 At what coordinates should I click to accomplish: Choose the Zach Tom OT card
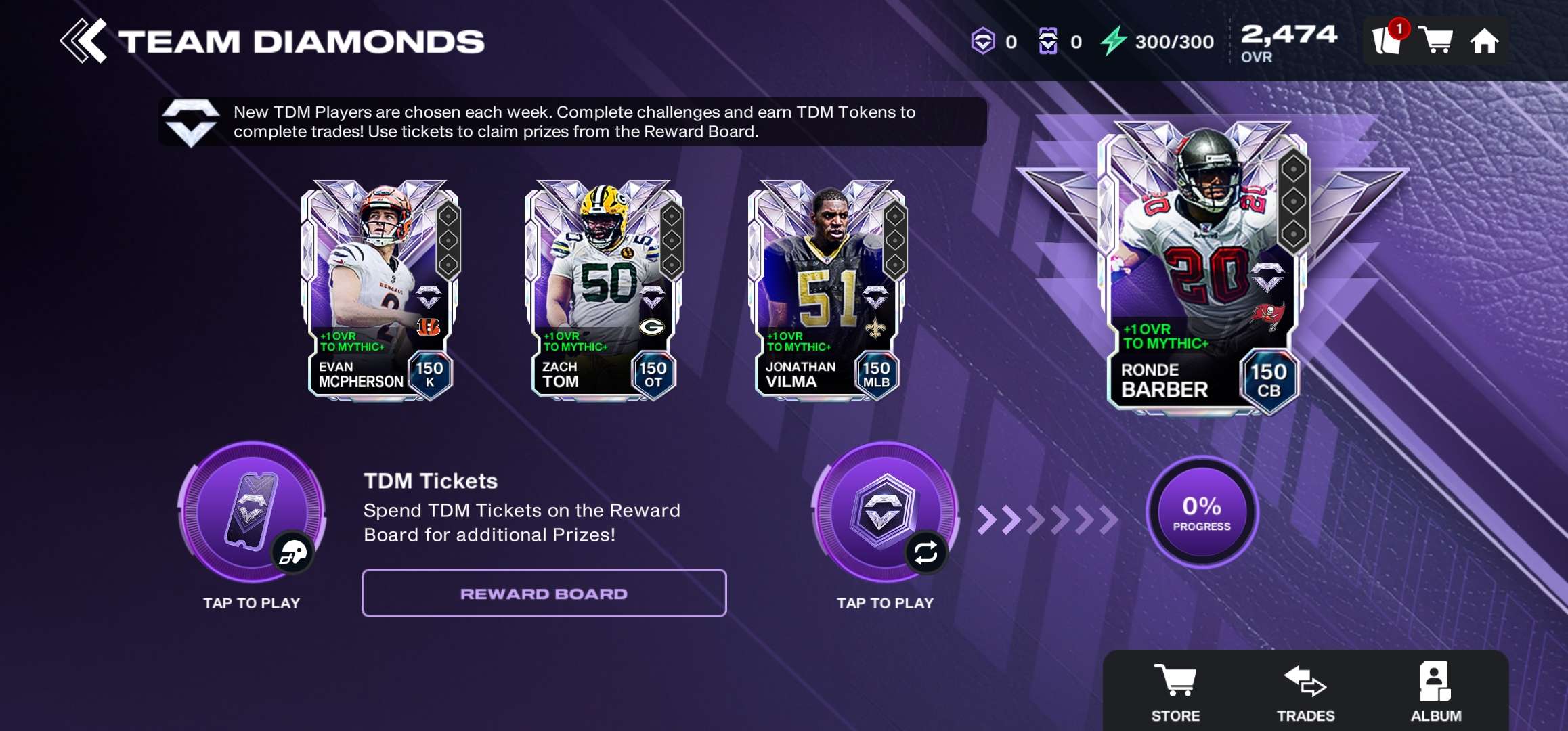point(603,291)
